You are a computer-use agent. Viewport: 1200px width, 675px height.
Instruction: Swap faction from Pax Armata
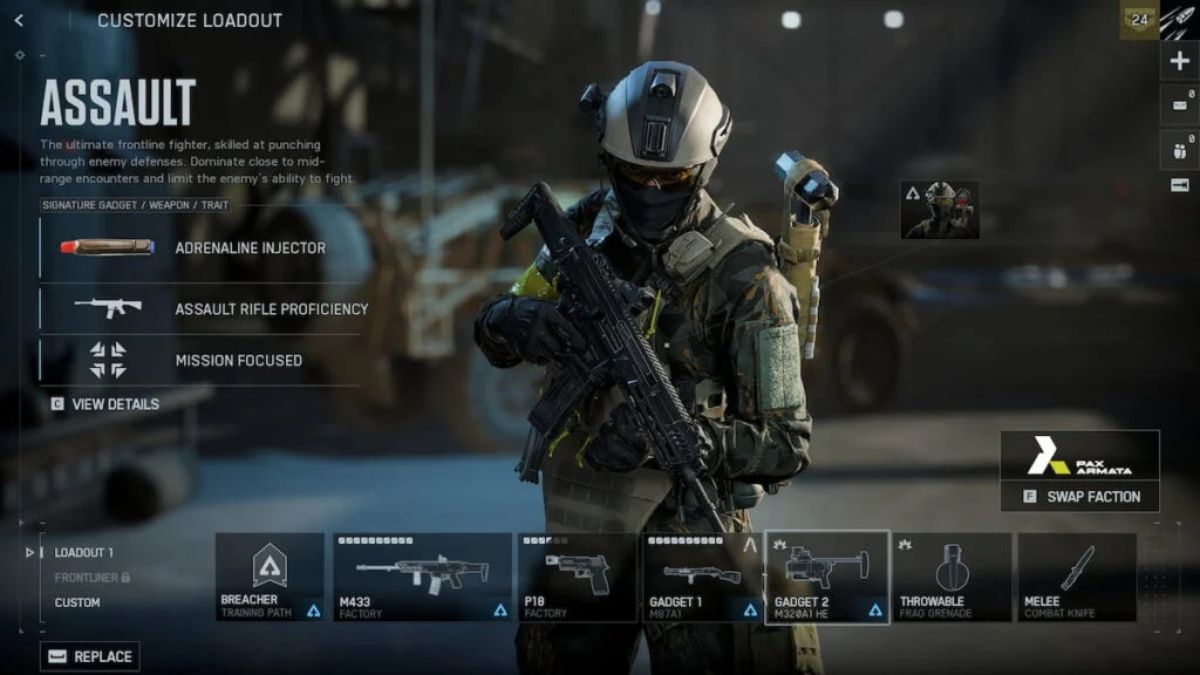point(1080,496)
